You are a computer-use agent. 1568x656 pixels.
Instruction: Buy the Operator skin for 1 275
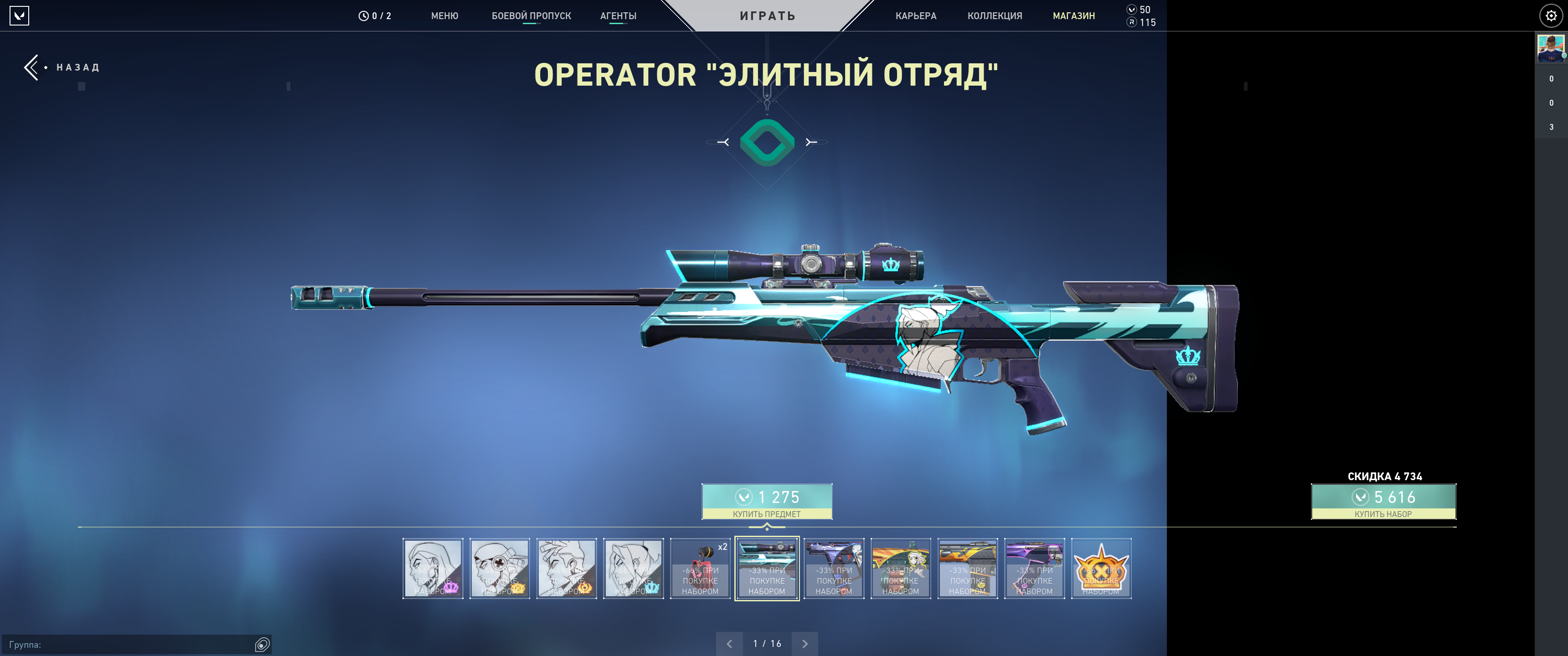pyautogui.click(x=766, y=502)
